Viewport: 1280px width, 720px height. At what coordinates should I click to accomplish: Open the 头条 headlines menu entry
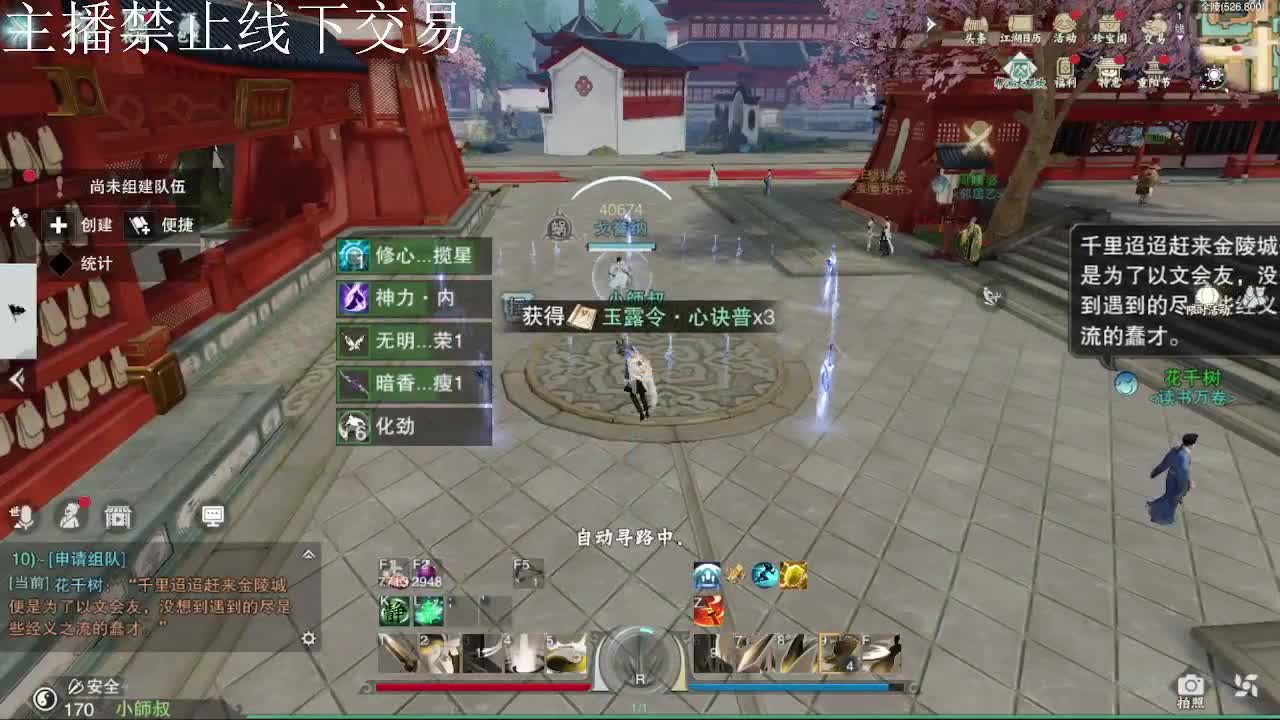tap(975, 26)
